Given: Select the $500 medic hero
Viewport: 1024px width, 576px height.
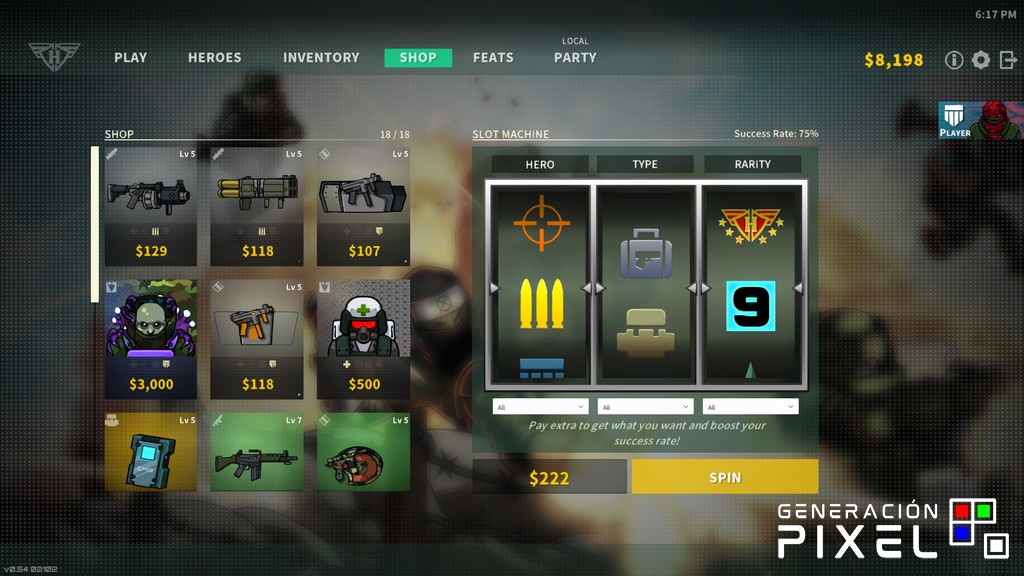Looking at the screenshot, I should point(363,339).
